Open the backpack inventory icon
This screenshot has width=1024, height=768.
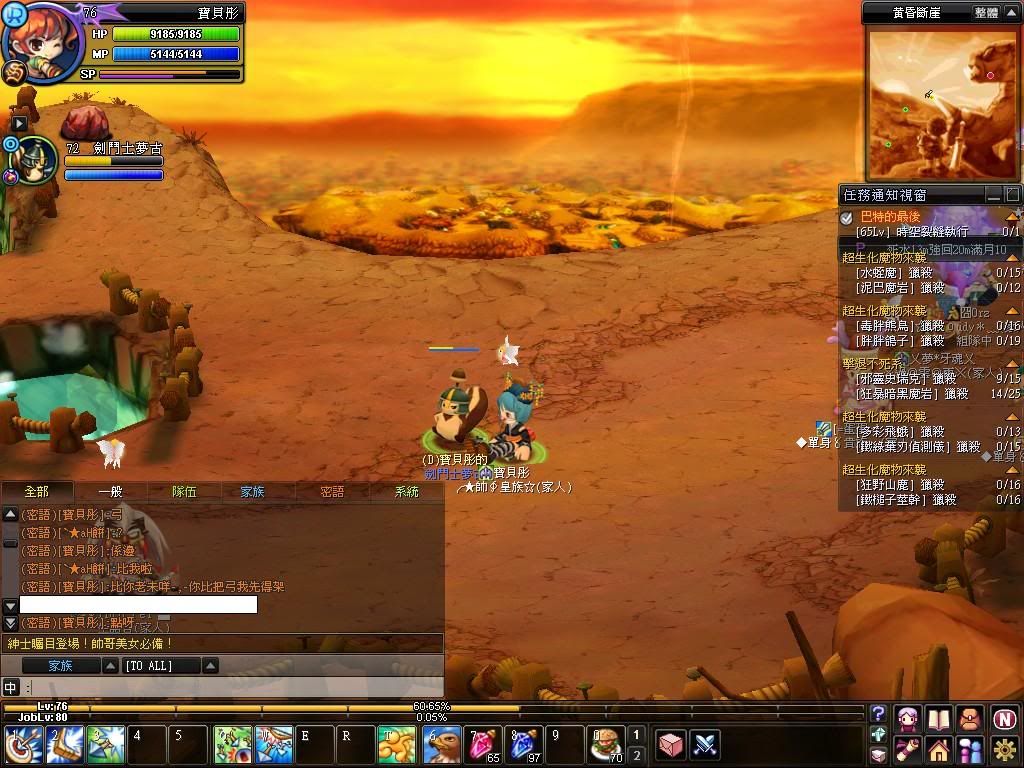click(969, 717)
